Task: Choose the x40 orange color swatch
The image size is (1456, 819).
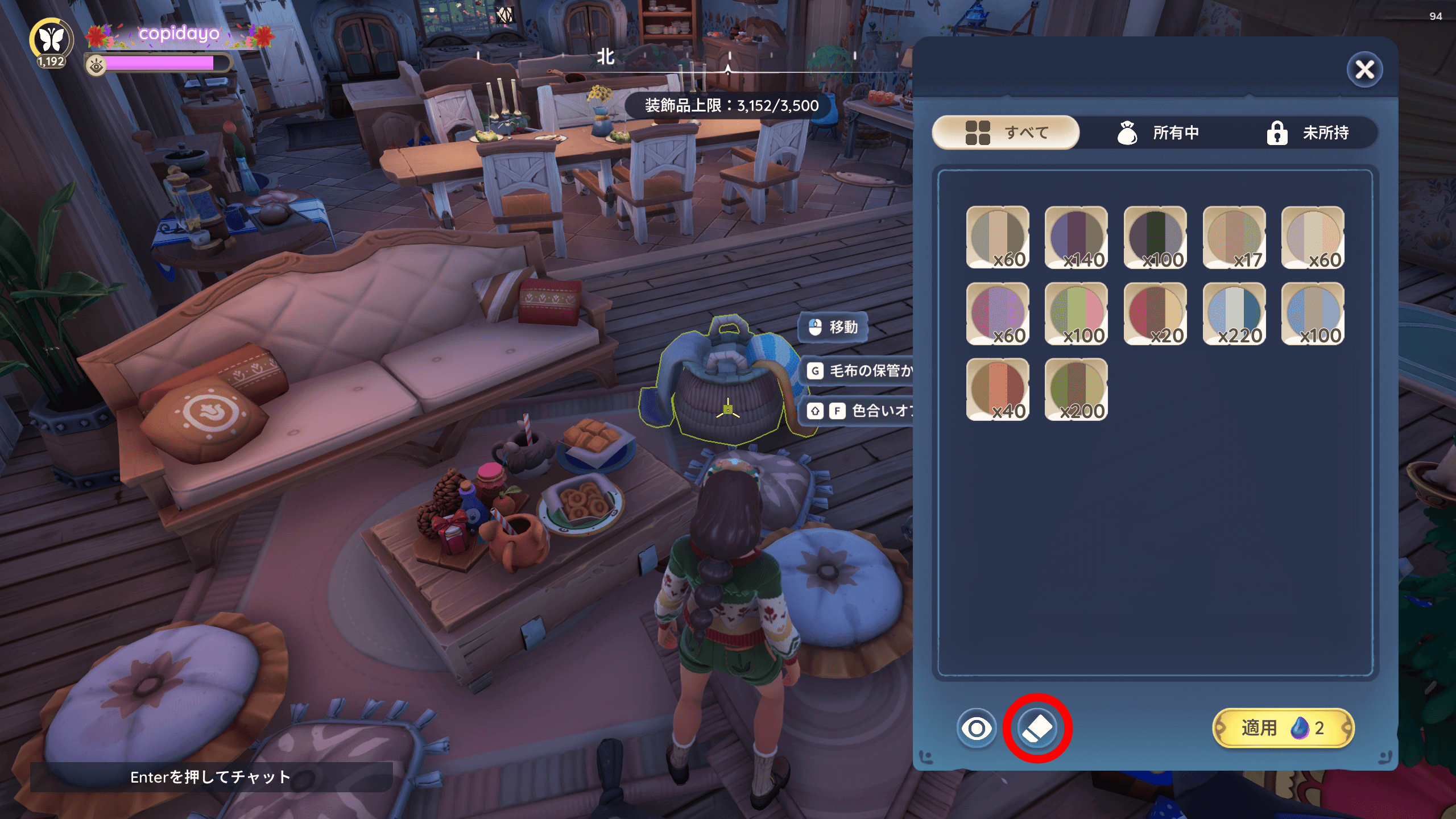Action: coord(998,390)
